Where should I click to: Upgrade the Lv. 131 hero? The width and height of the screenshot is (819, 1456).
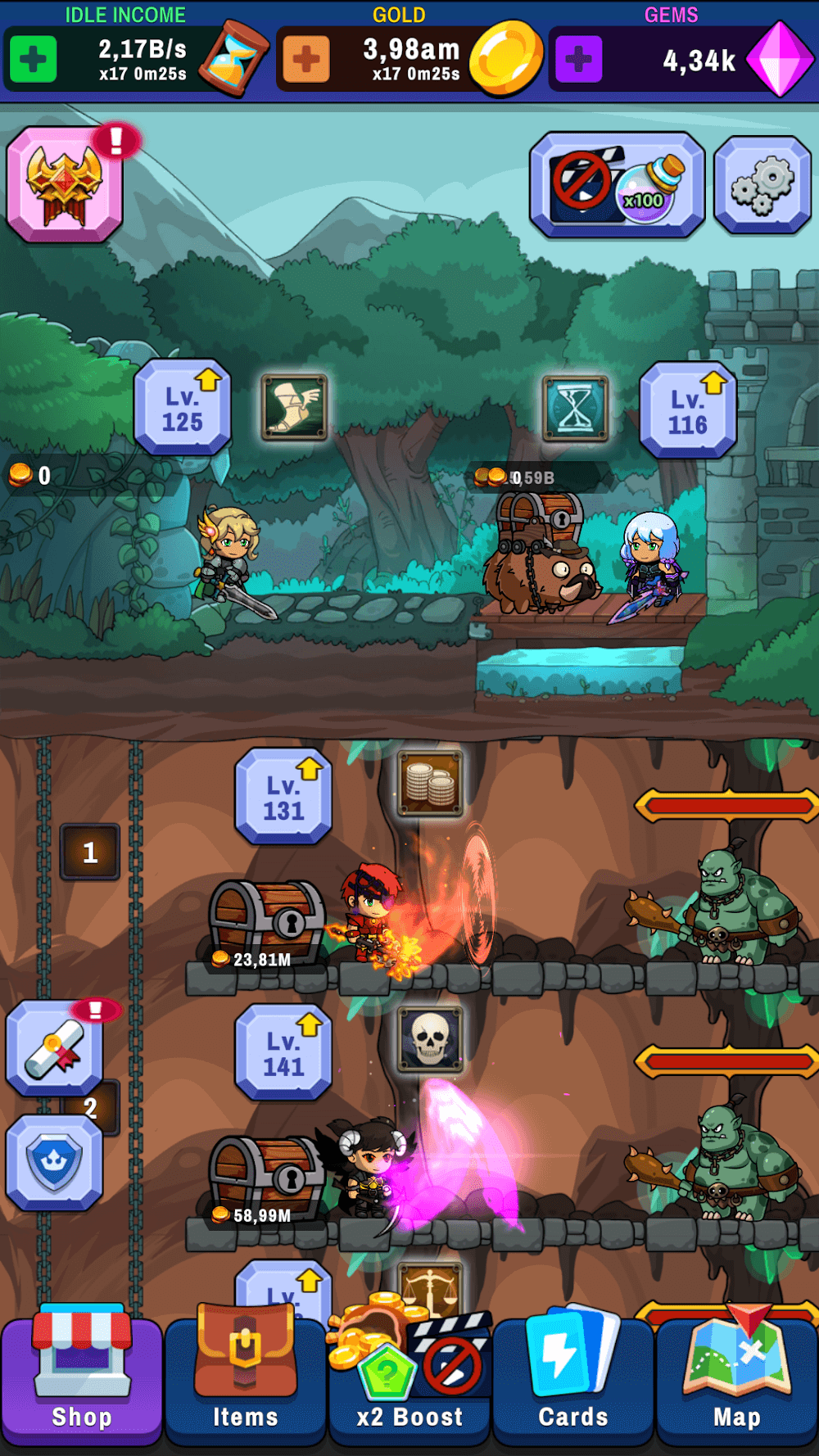[x=283, y=797]
